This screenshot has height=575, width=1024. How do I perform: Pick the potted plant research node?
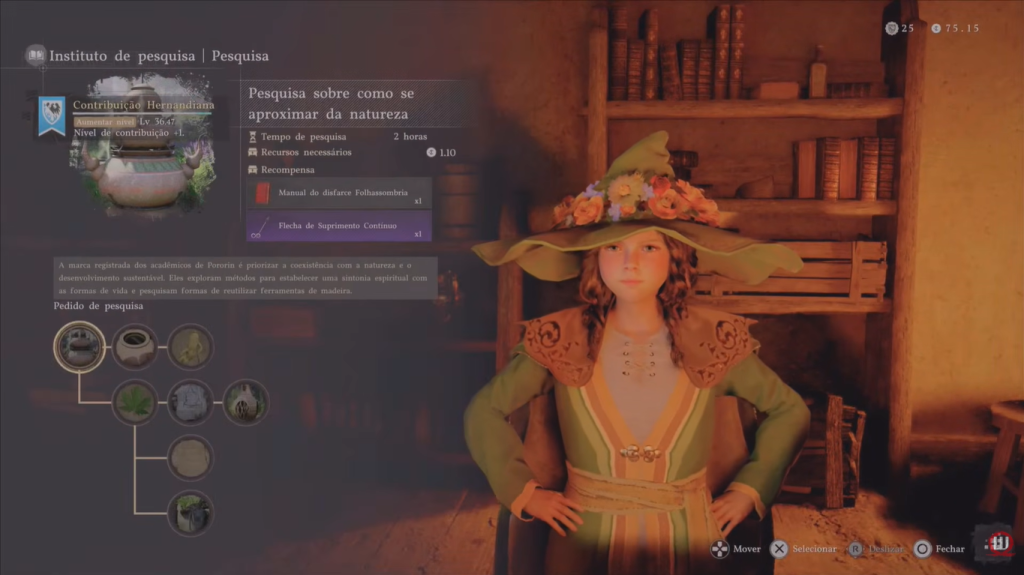[190, 513]
